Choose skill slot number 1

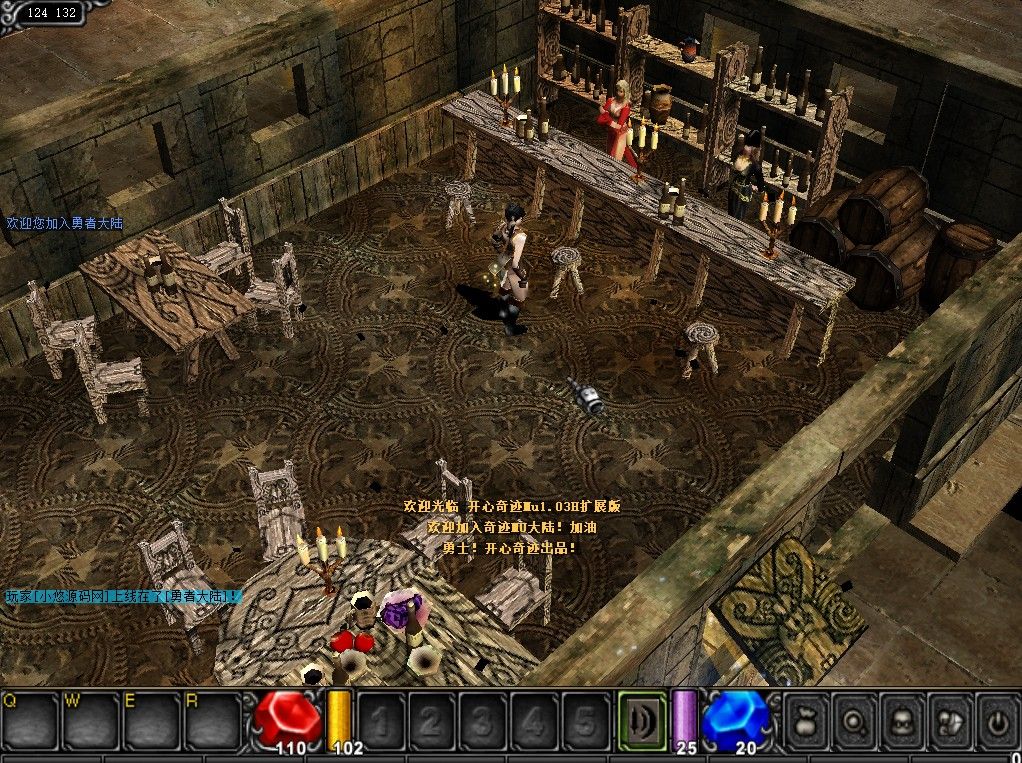381,720
